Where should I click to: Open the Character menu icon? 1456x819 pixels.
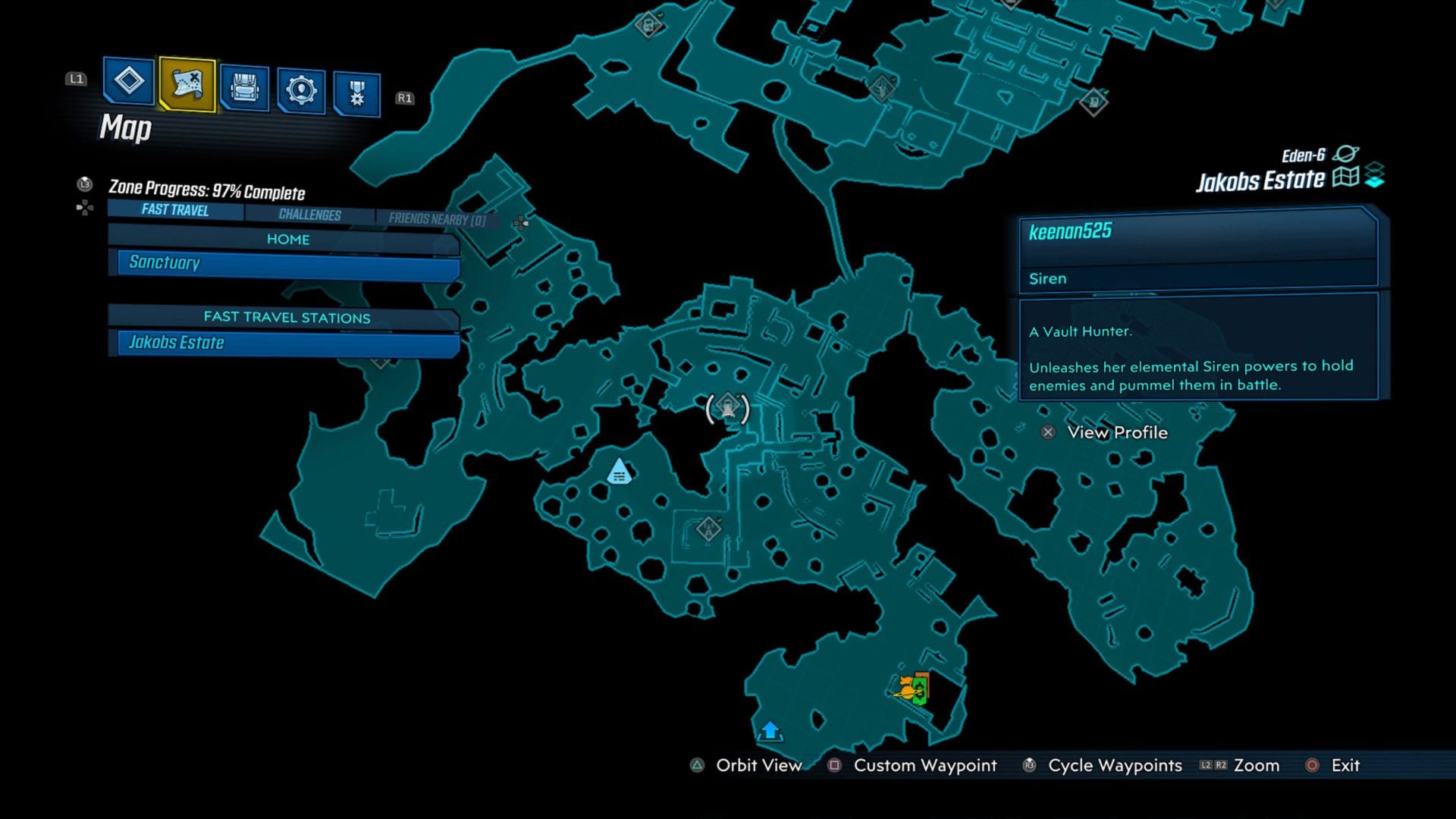coord(127,86)
